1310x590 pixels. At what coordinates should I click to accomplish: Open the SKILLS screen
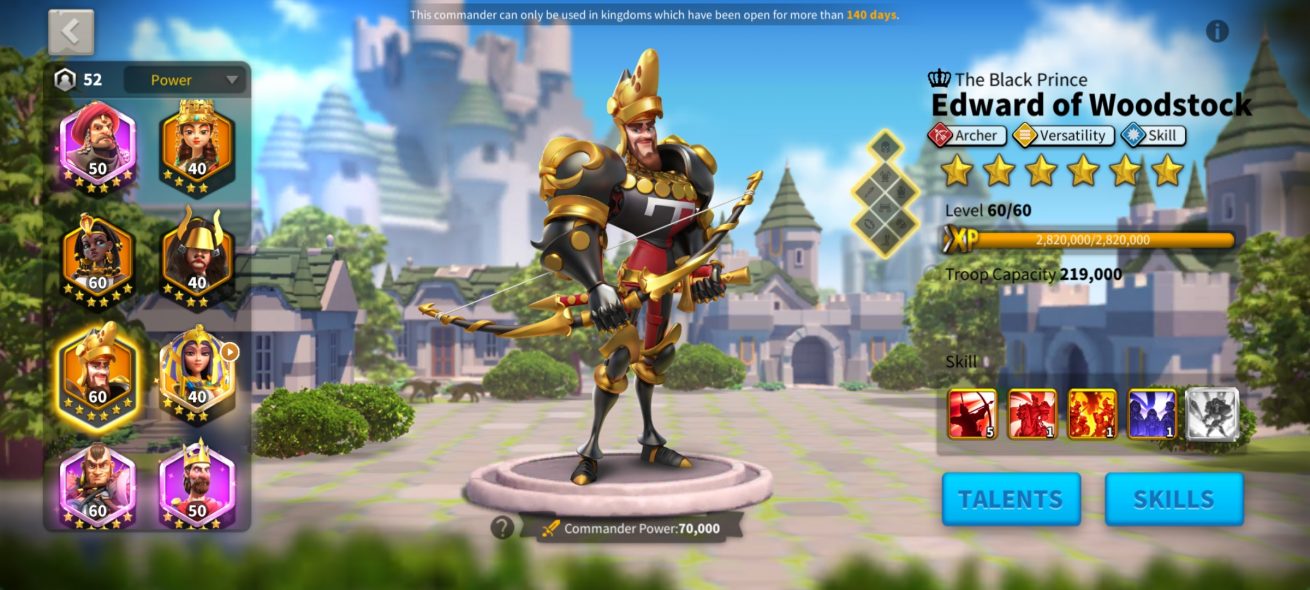pos(1173,499)
